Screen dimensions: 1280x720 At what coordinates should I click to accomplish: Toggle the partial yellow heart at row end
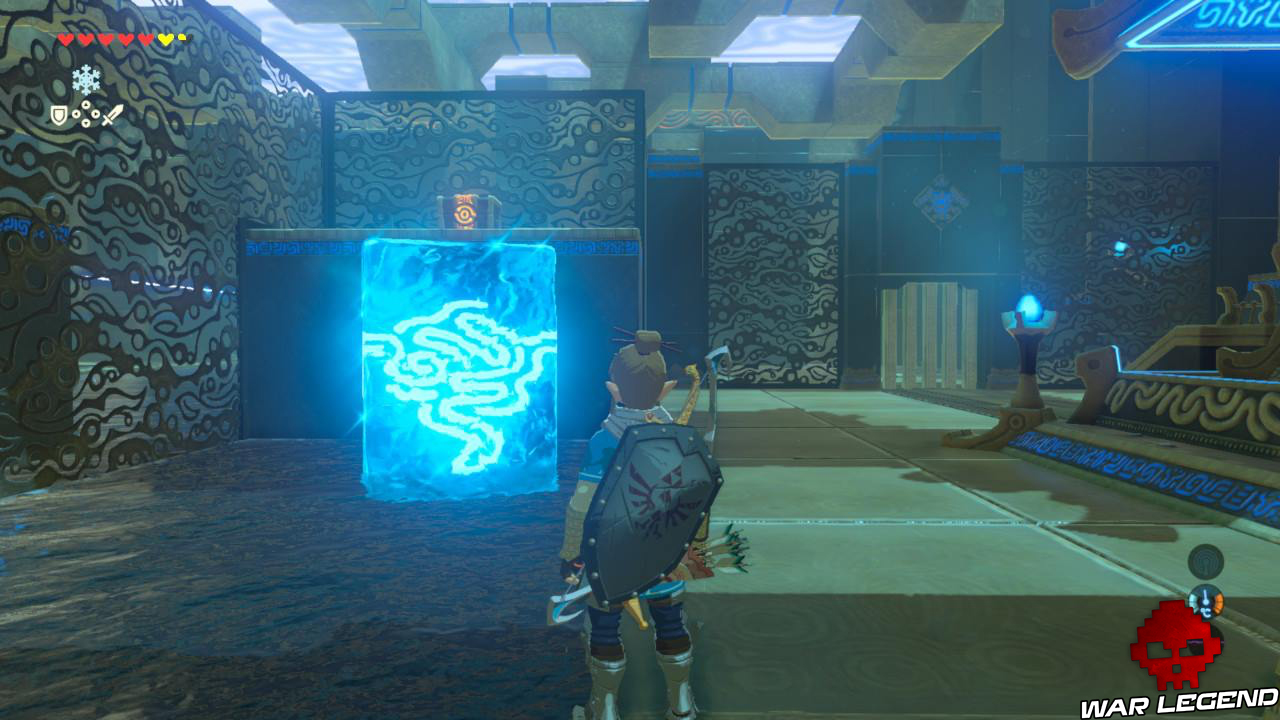point(181,36)
